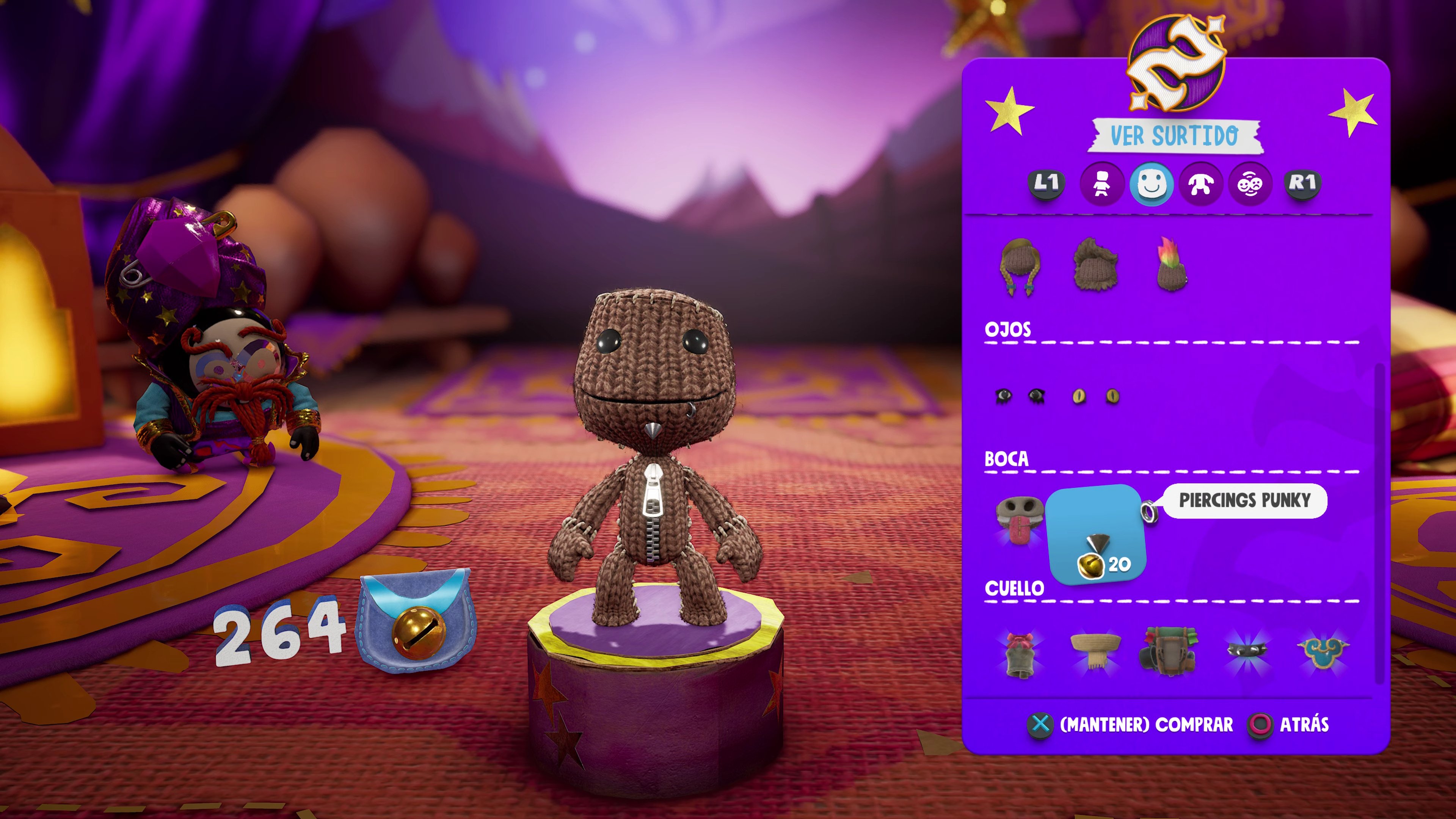Screen dimensions: 1456x819
Task: Switch to the face category tab
Action: 1152,184
